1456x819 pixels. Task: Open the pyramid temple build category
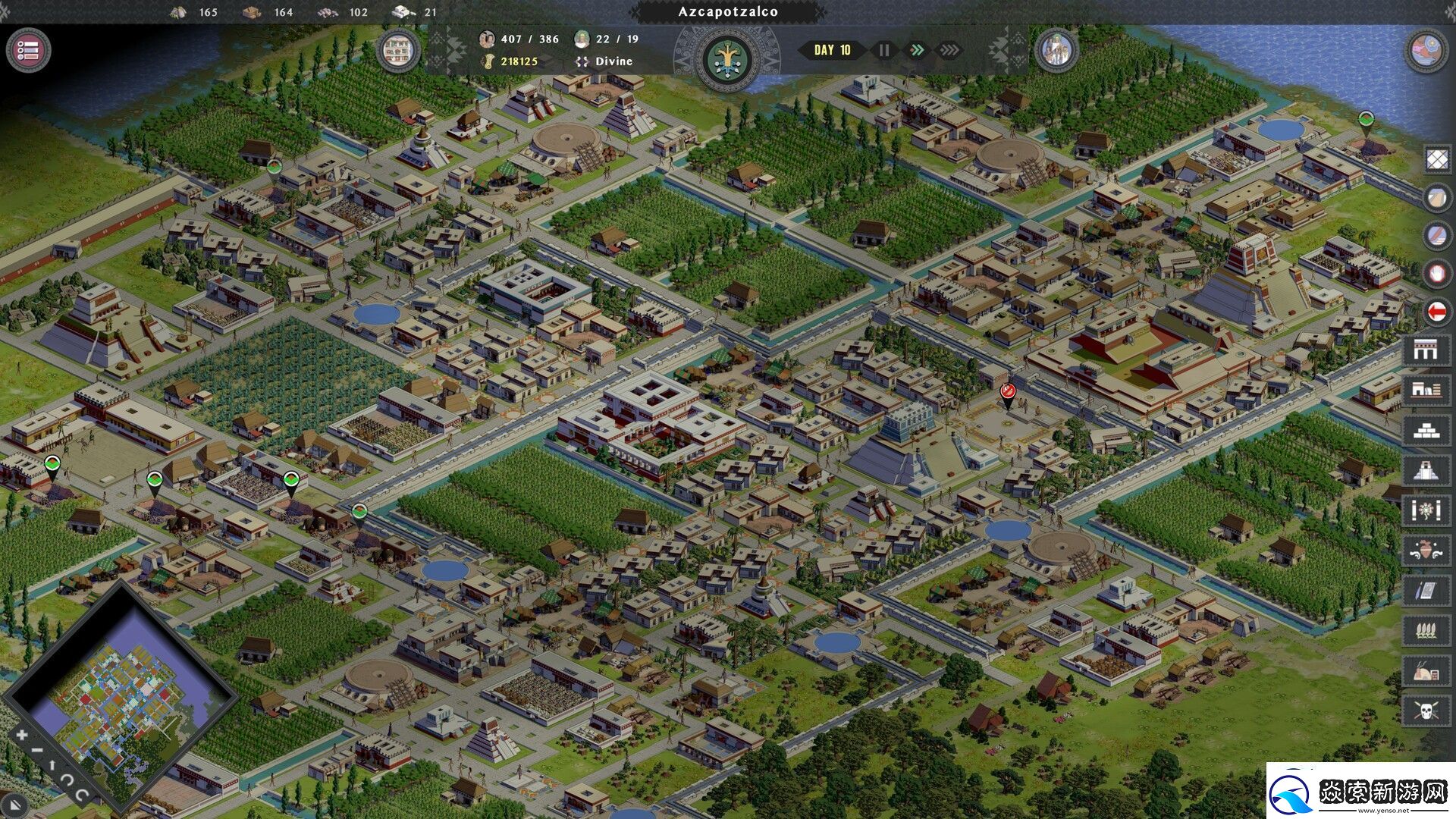tap(1426, 470)
